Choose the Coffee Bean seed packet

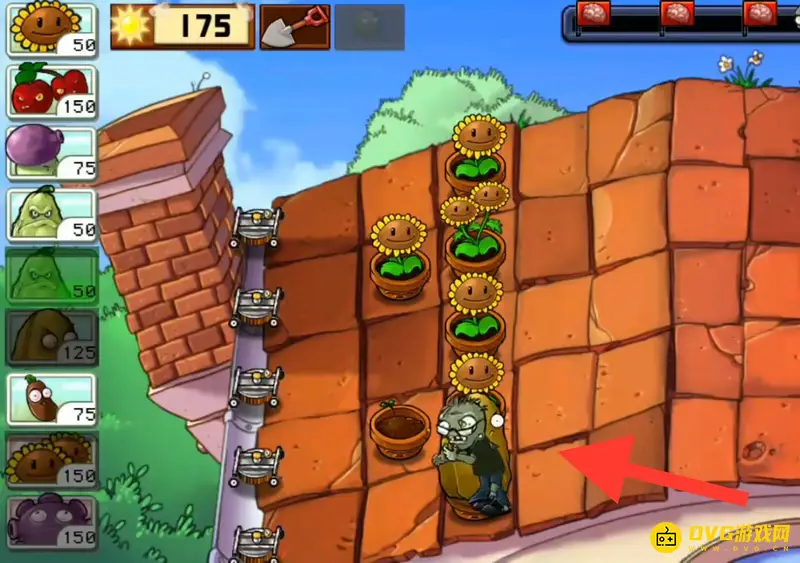pos(52,399)
